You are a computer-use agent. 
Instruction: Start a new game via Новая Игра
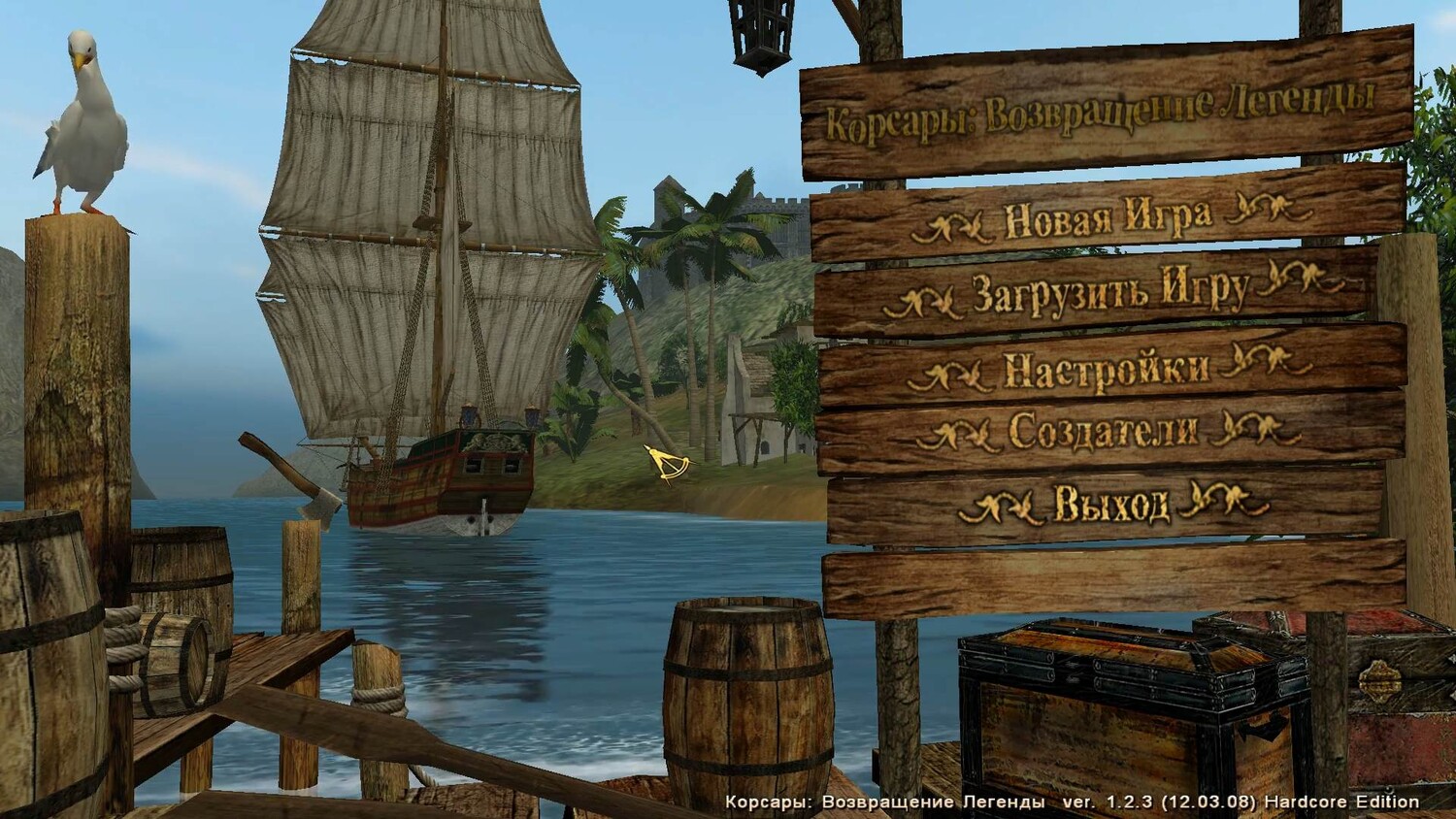pyautogui.click(x=1107, y=218)
